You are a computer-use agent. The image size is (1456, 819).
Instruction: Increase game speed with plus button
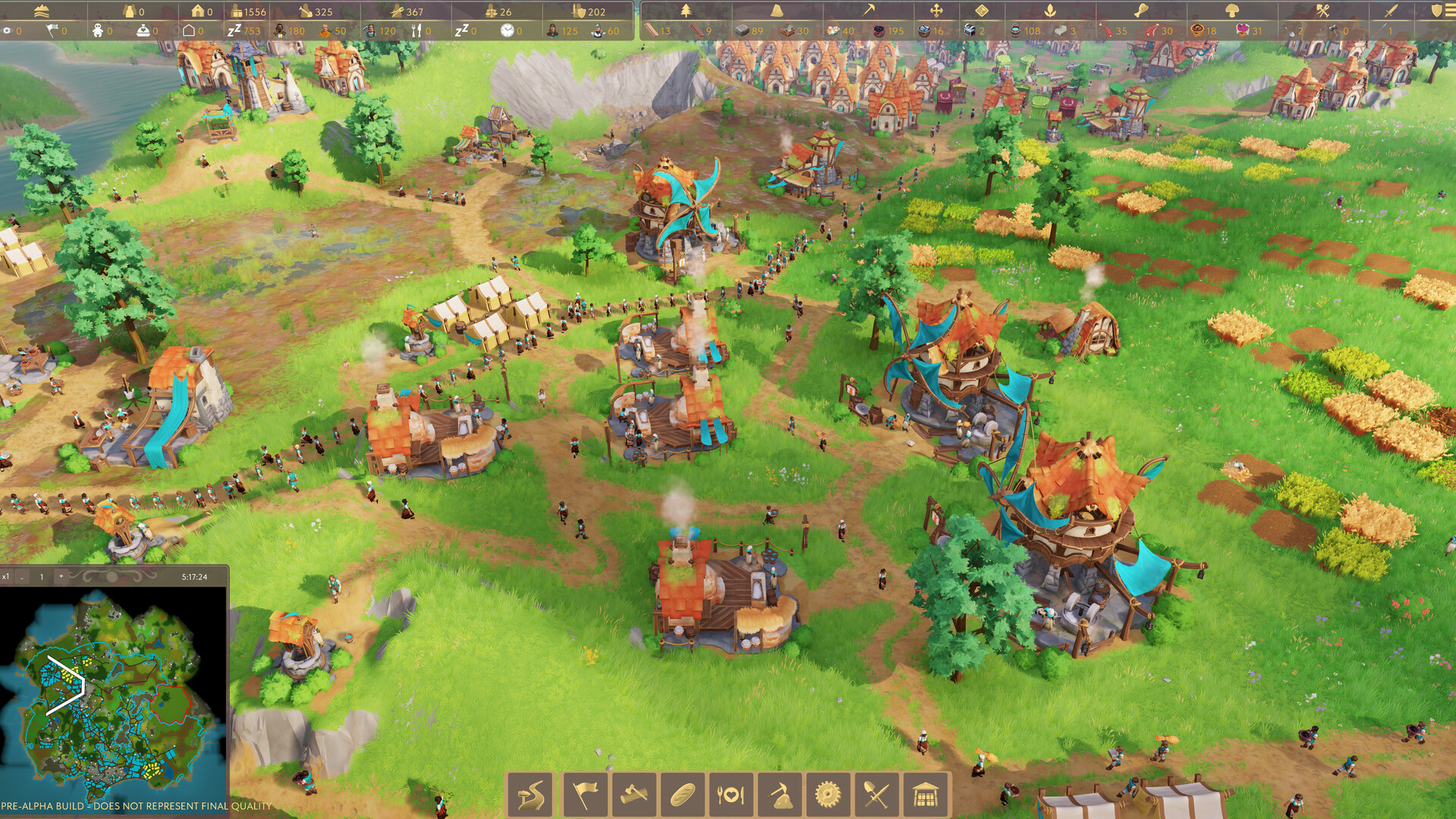coord(61,576)
